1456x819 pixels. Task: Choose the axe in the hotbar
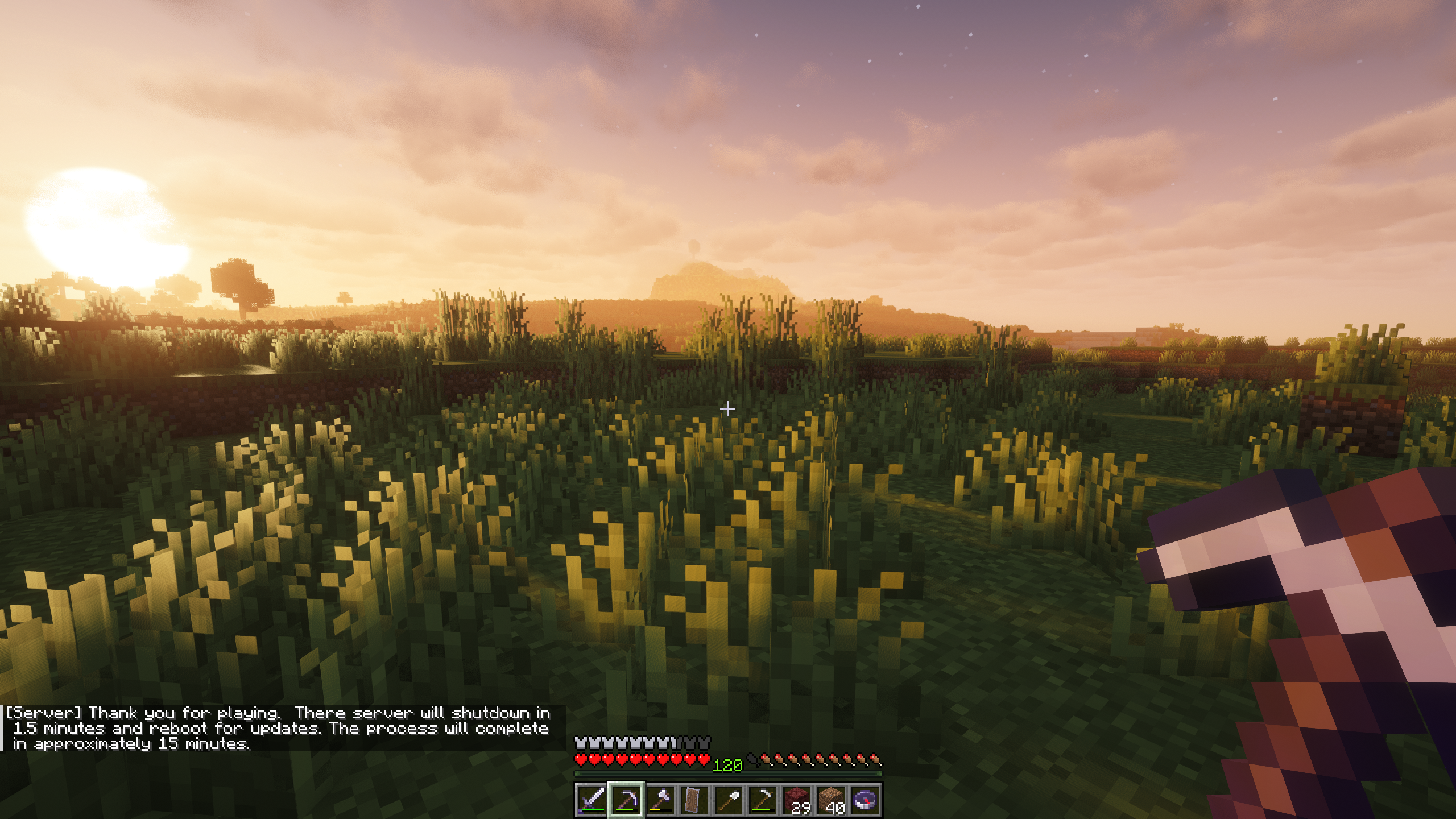click(660, 799)
